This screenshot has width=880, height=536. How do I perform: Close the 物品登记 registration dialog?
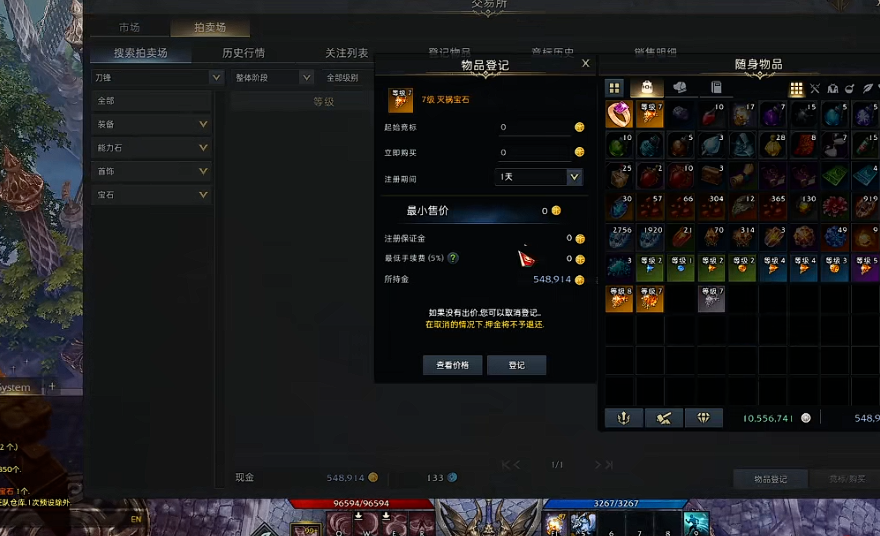586,63
